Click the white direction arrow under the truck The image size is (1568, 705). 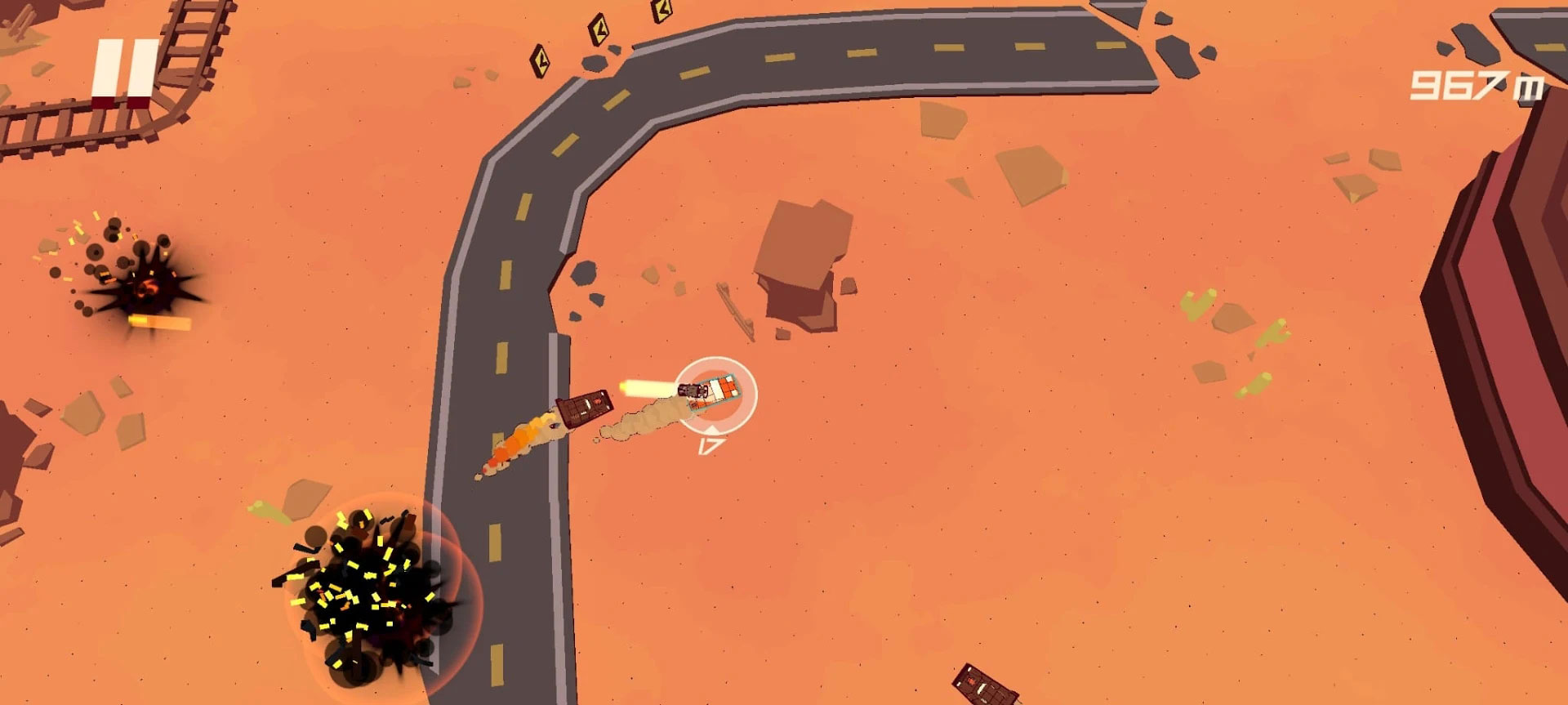click(x=712, y=428)
